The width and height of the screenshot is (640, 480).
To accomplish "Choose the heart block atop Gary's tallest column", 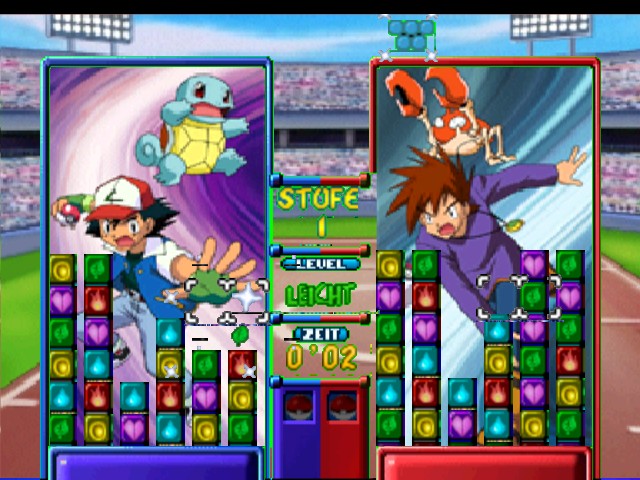I will coord(534,265).
